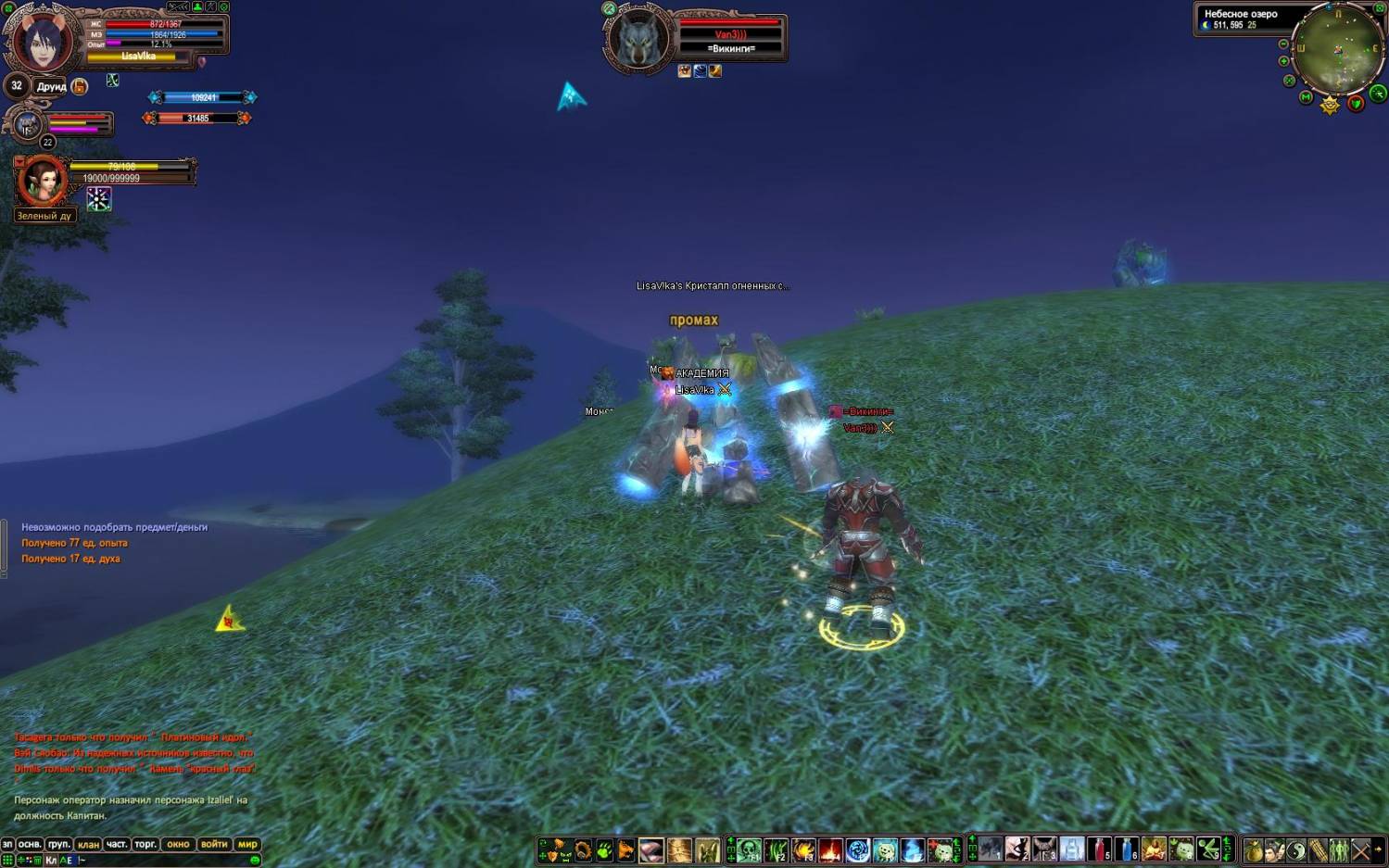Zoom in the minimap with plus button

[x=1283, y=61]
